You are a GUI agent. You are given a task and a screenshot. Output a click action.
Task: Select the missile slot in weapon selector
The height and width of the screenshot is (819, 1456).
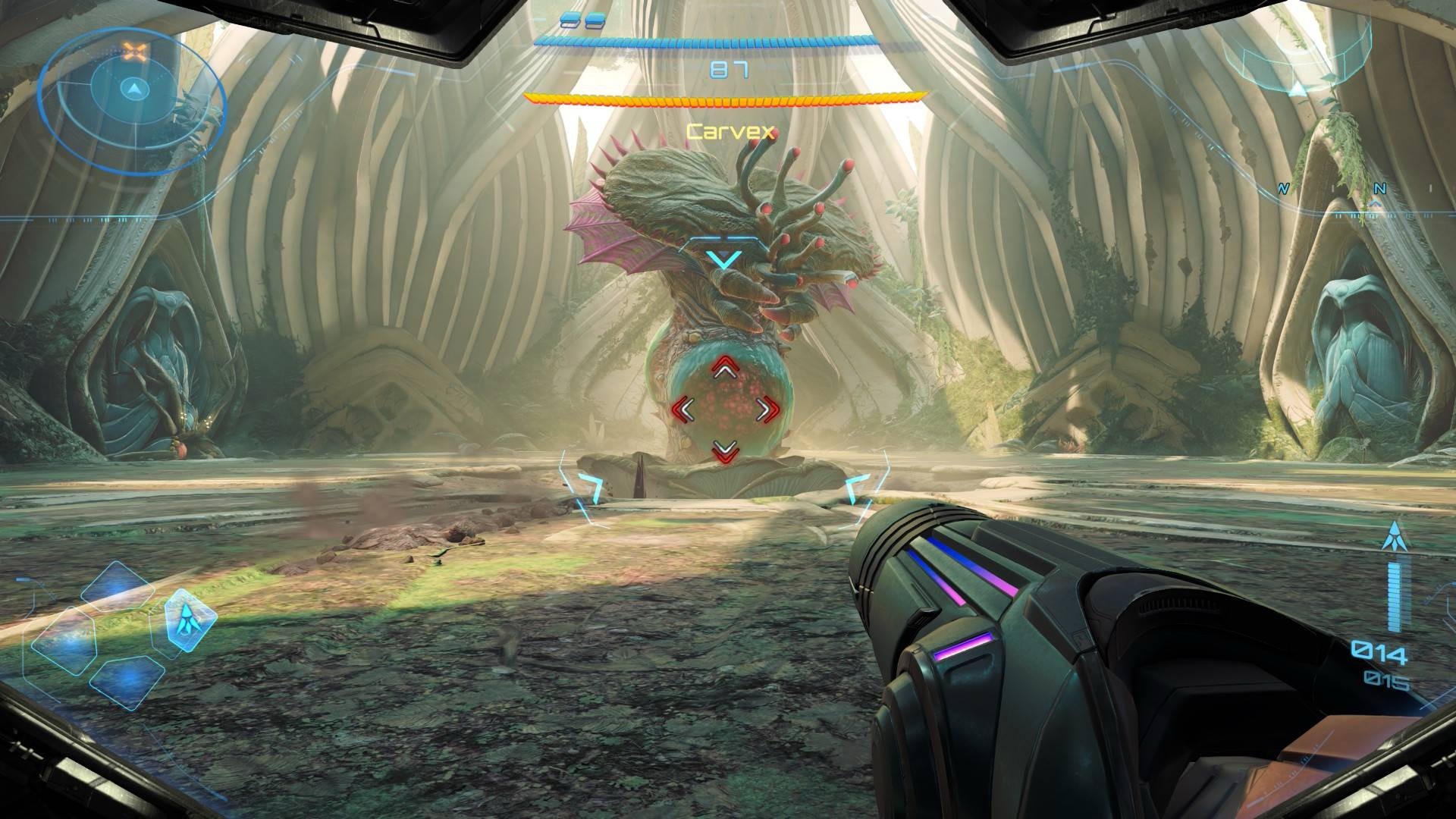coord(187,620)
